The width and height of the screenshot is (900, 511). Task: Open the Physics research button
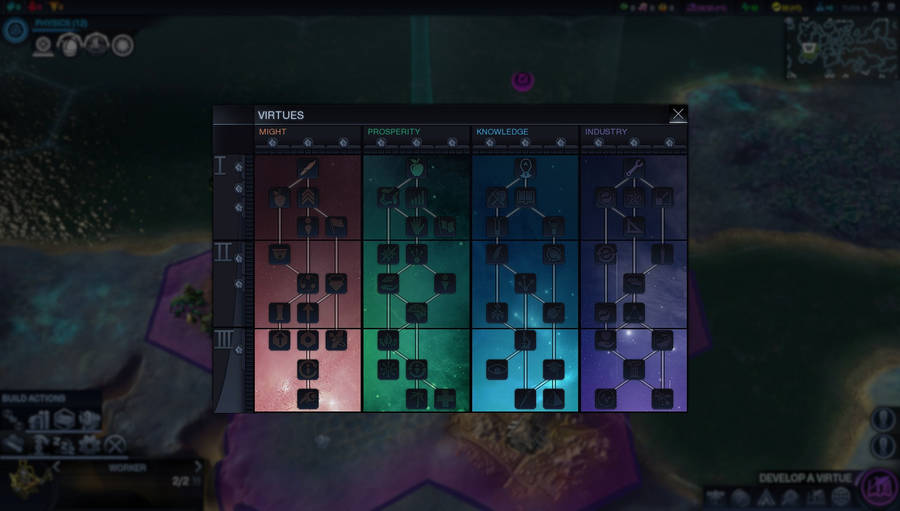click(x=15, y=30)
